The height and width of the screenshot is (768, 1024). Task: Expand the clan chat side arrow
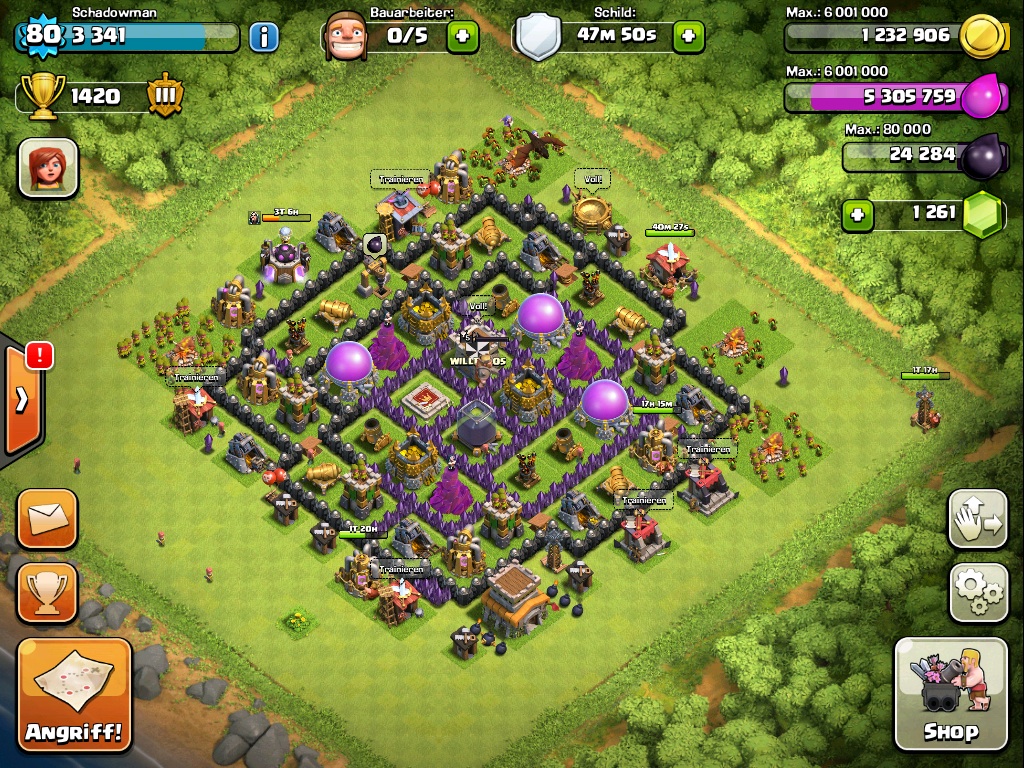(21, 398)
